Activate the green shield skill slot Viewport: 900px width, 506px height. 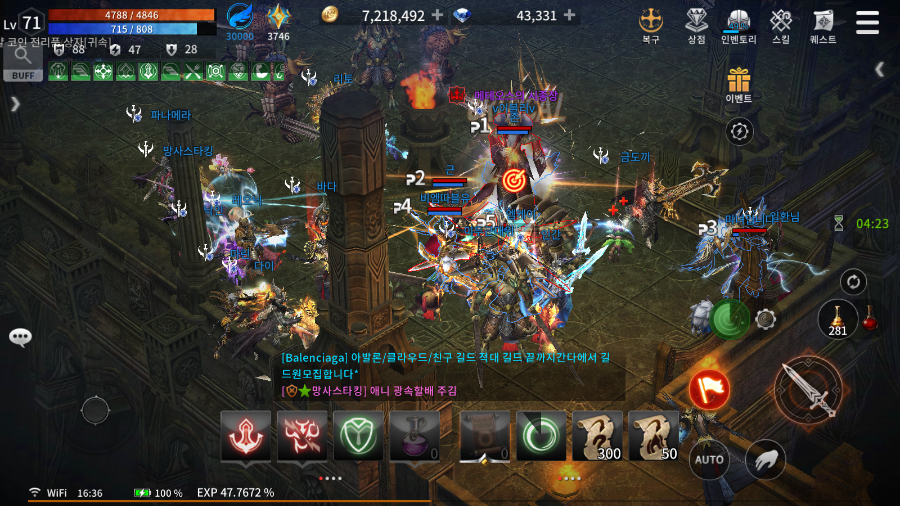click(x=358, y=436)
